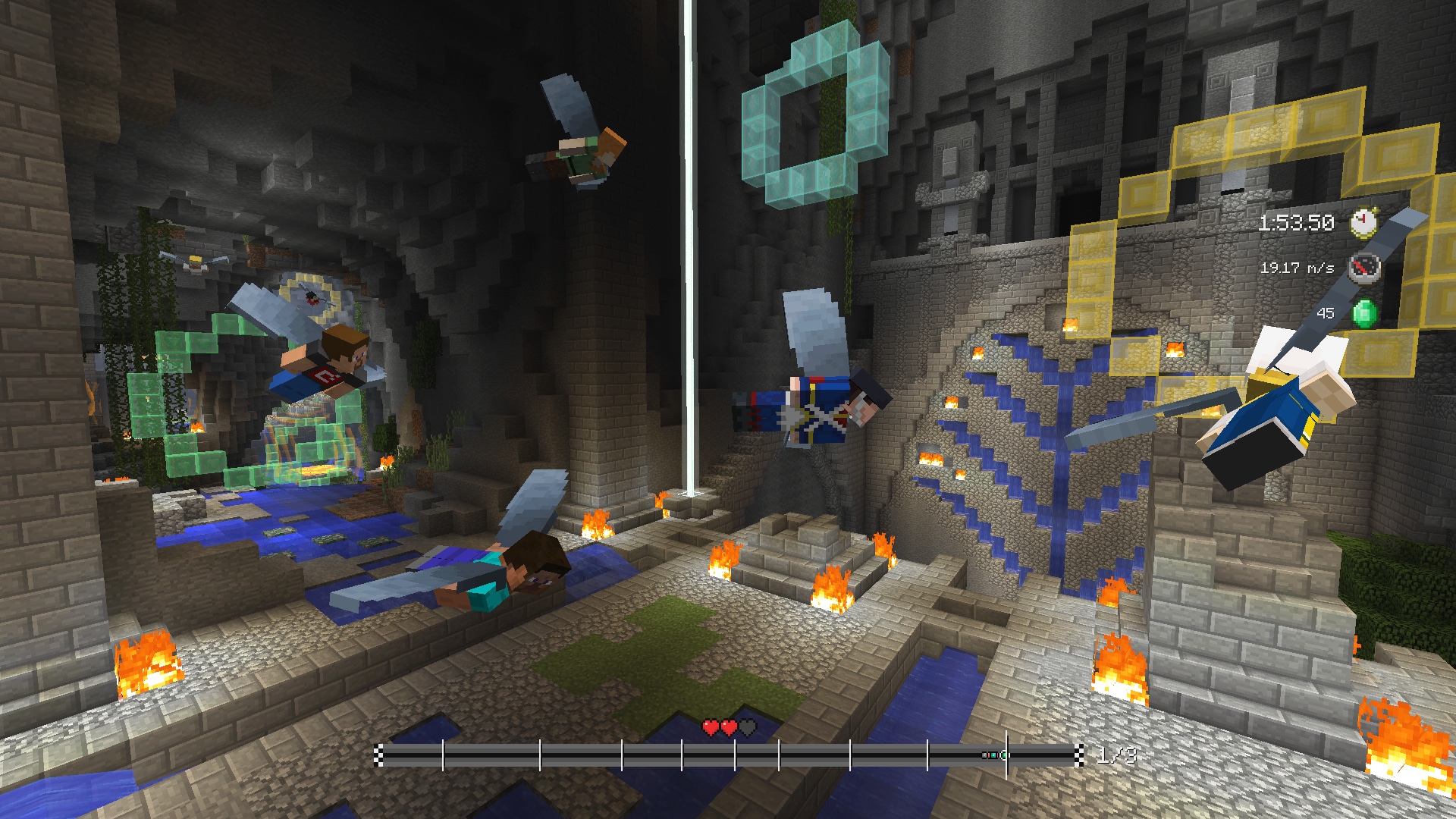The height and width of the screenshot is (819, 1456).
Task: Toggle the red player marker on the progress bar
Action: click(x=989, y=755)
